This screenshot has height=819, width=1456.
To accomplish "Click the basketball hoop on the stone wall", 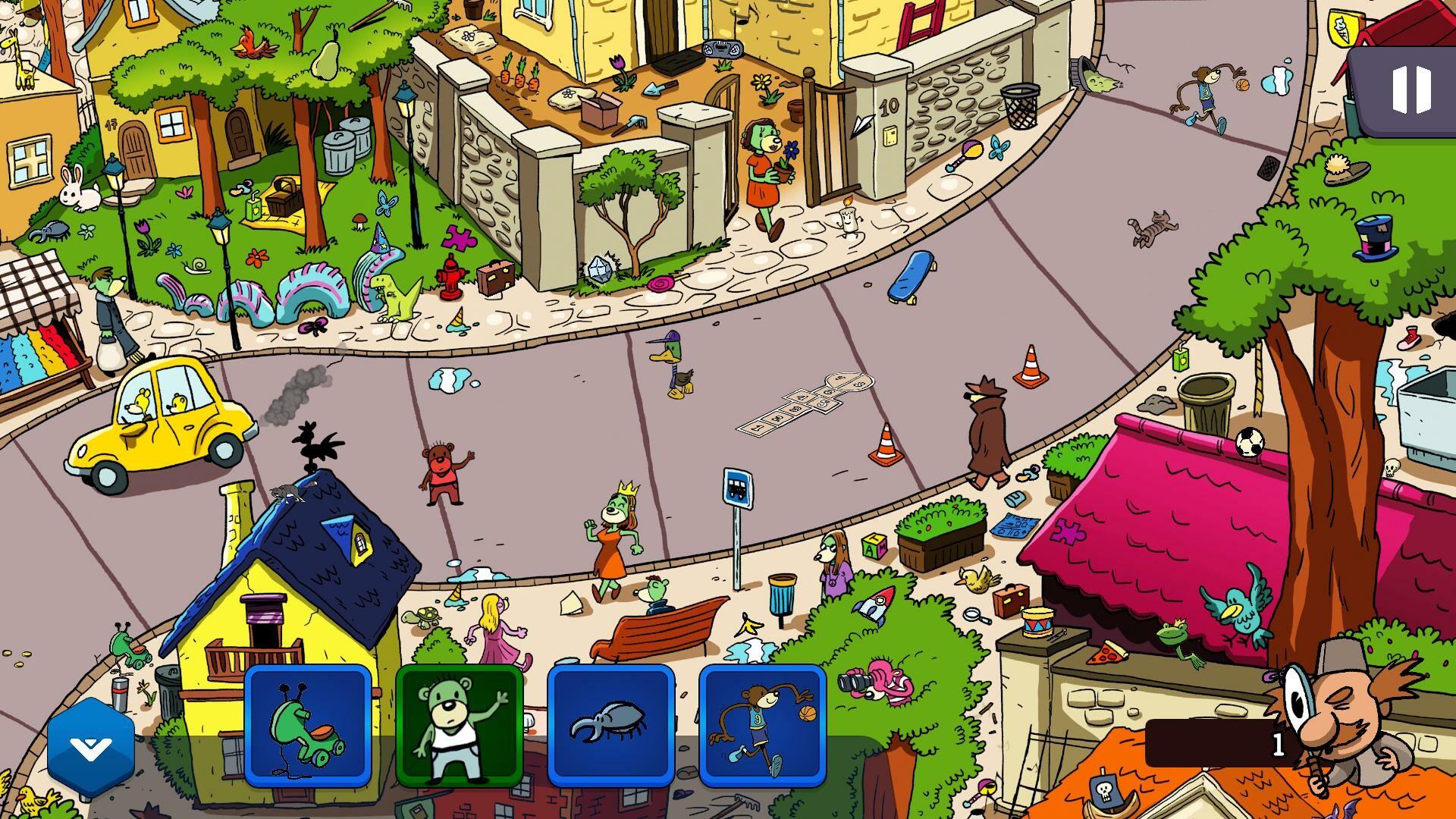I will point(1020,106).
